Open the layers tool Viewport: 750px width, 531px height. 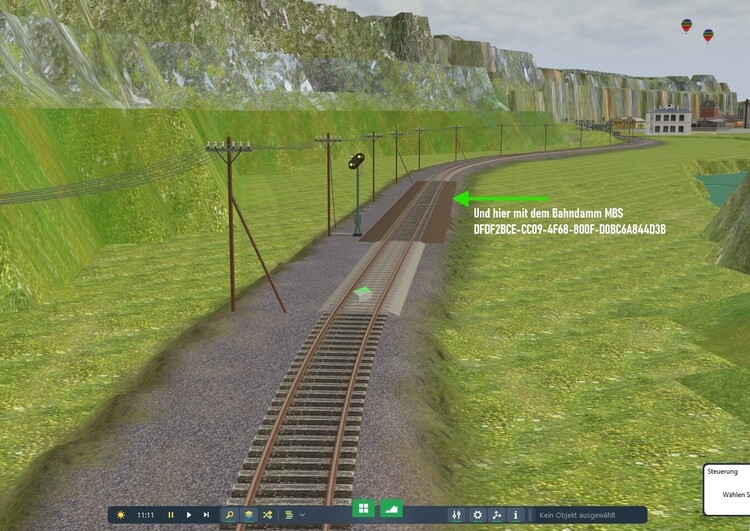click(x=249, y=514)
